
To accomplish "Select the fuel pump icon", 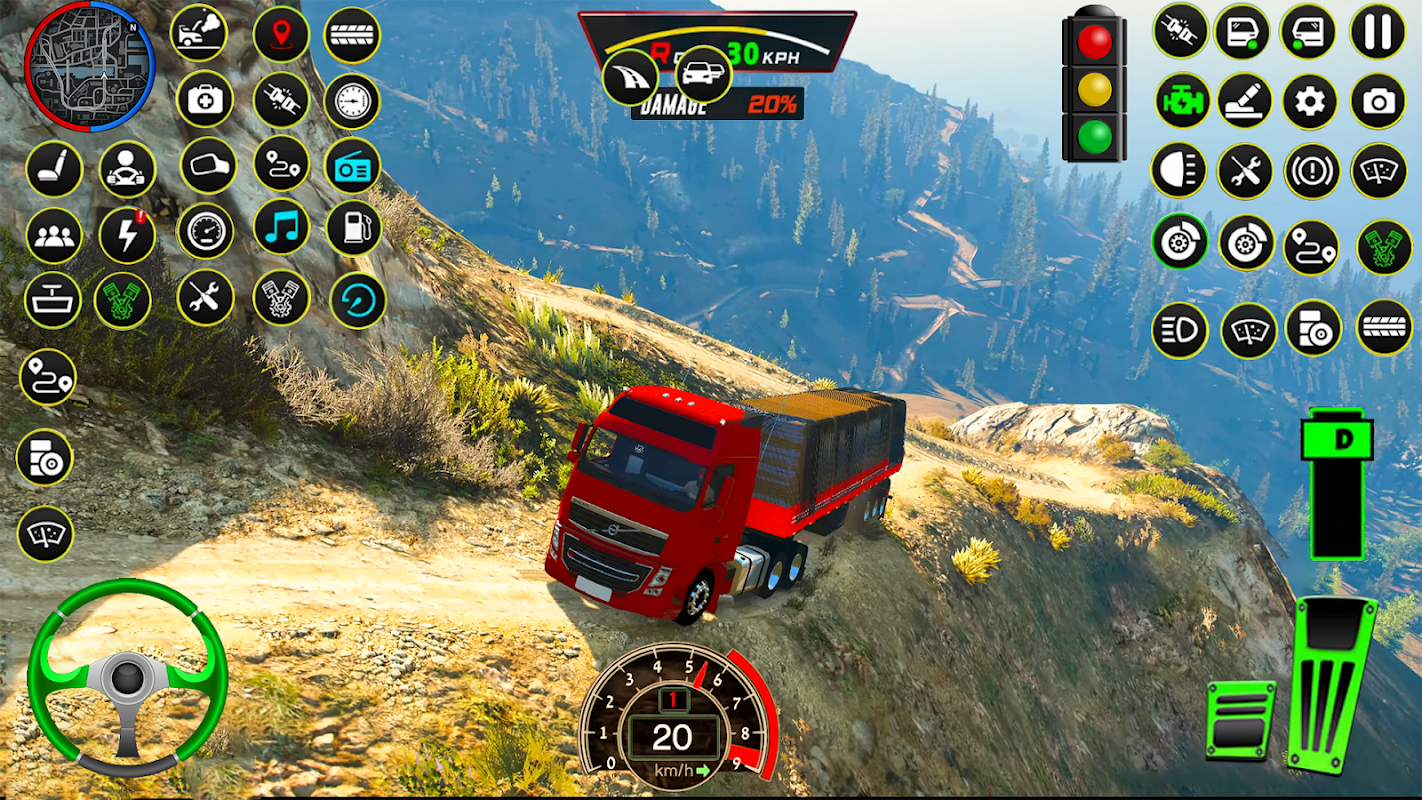I will (x=353, y=229).
